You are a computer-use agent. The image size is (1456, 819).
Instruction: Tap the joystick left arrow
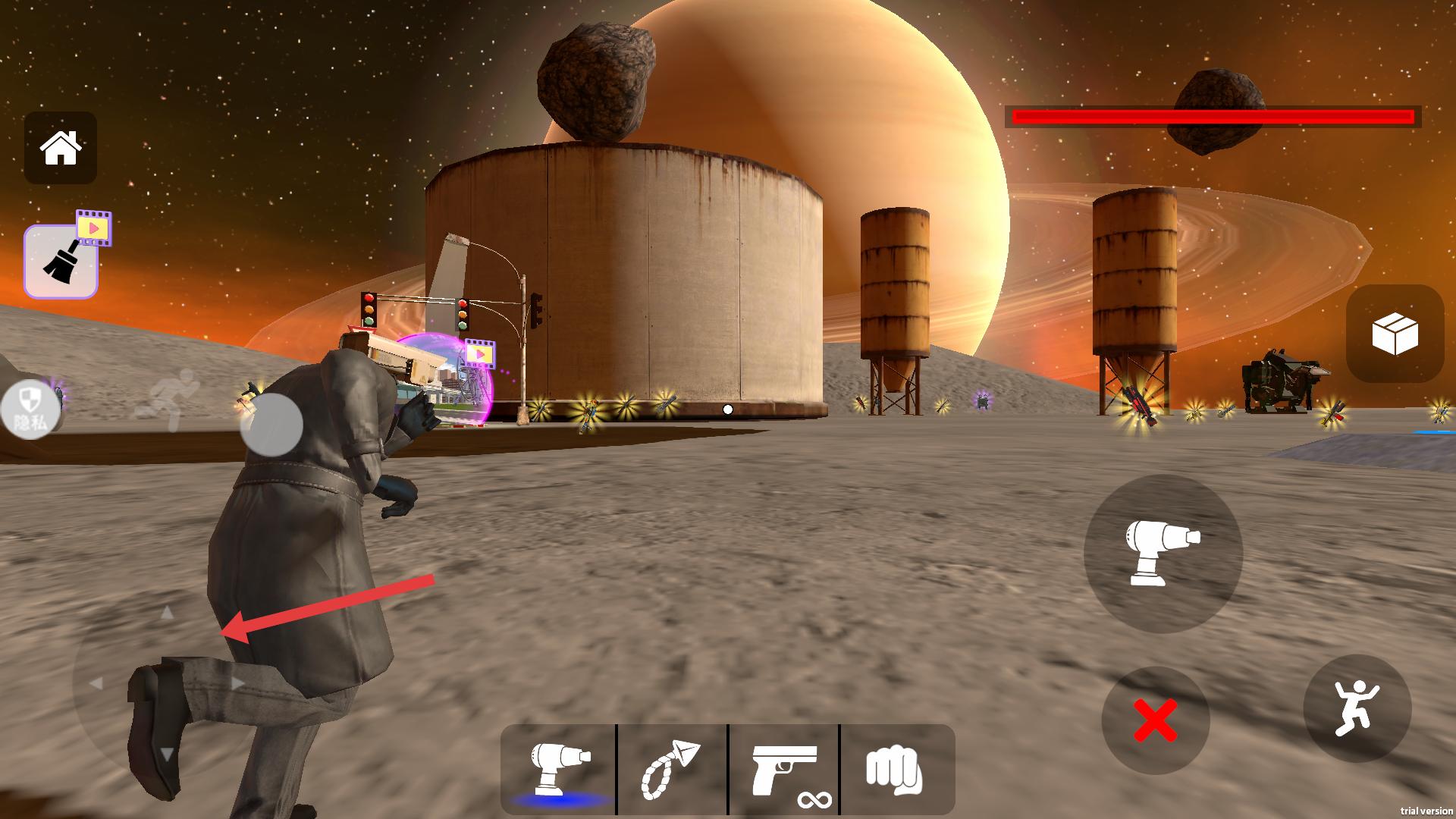[96, 683]
